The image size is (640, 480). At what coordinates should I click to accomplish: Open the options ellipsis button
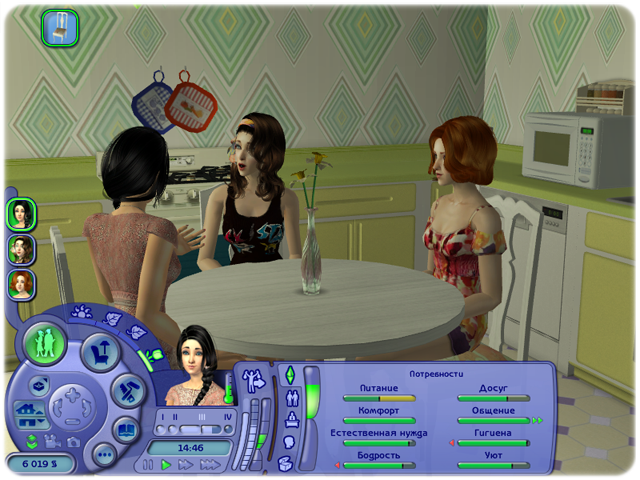(103, 455)
